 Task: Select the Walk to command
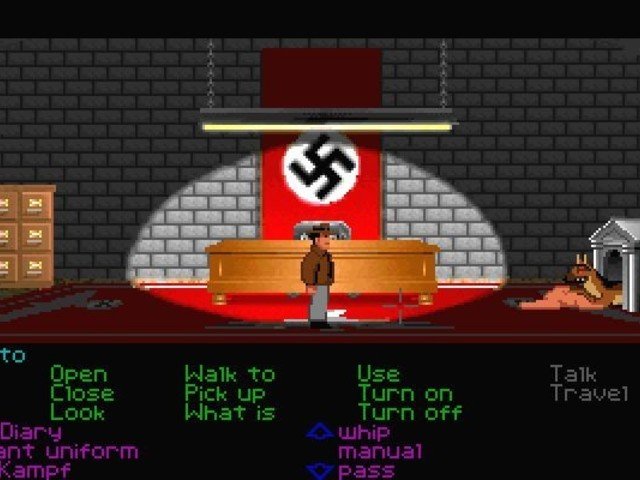229,374
